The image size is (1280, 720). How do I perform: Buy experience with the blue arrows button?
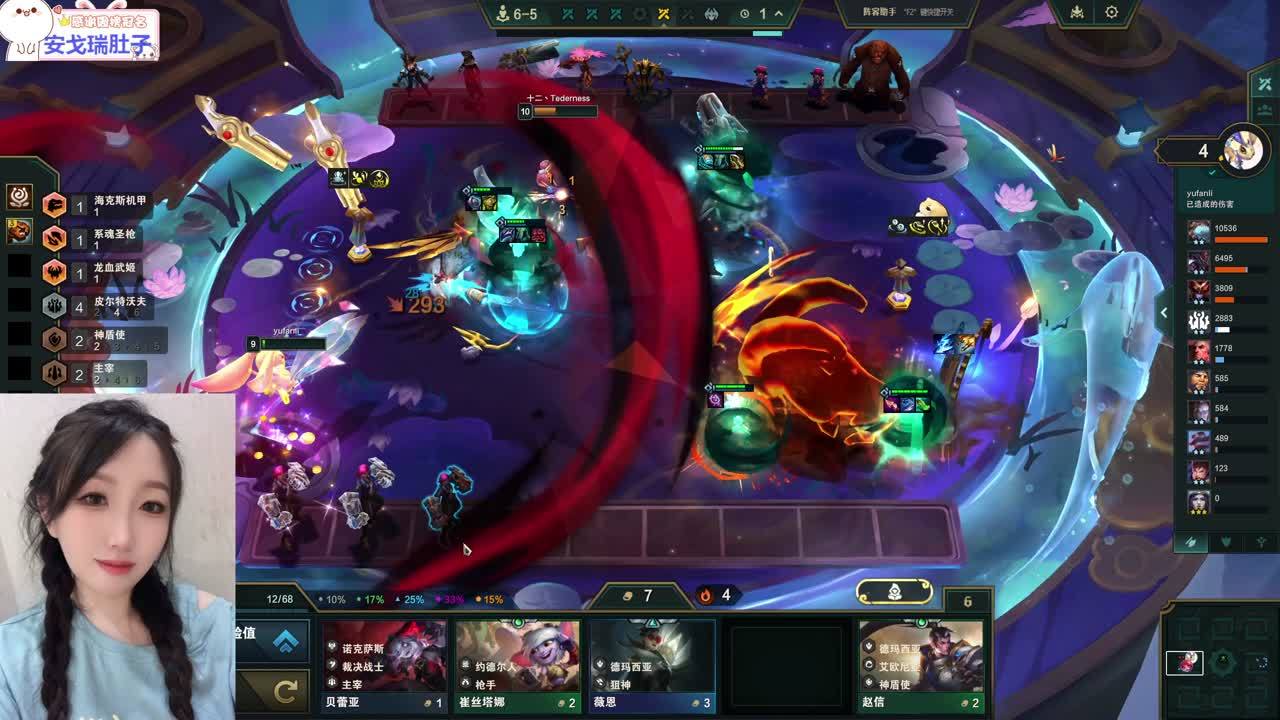285,641
